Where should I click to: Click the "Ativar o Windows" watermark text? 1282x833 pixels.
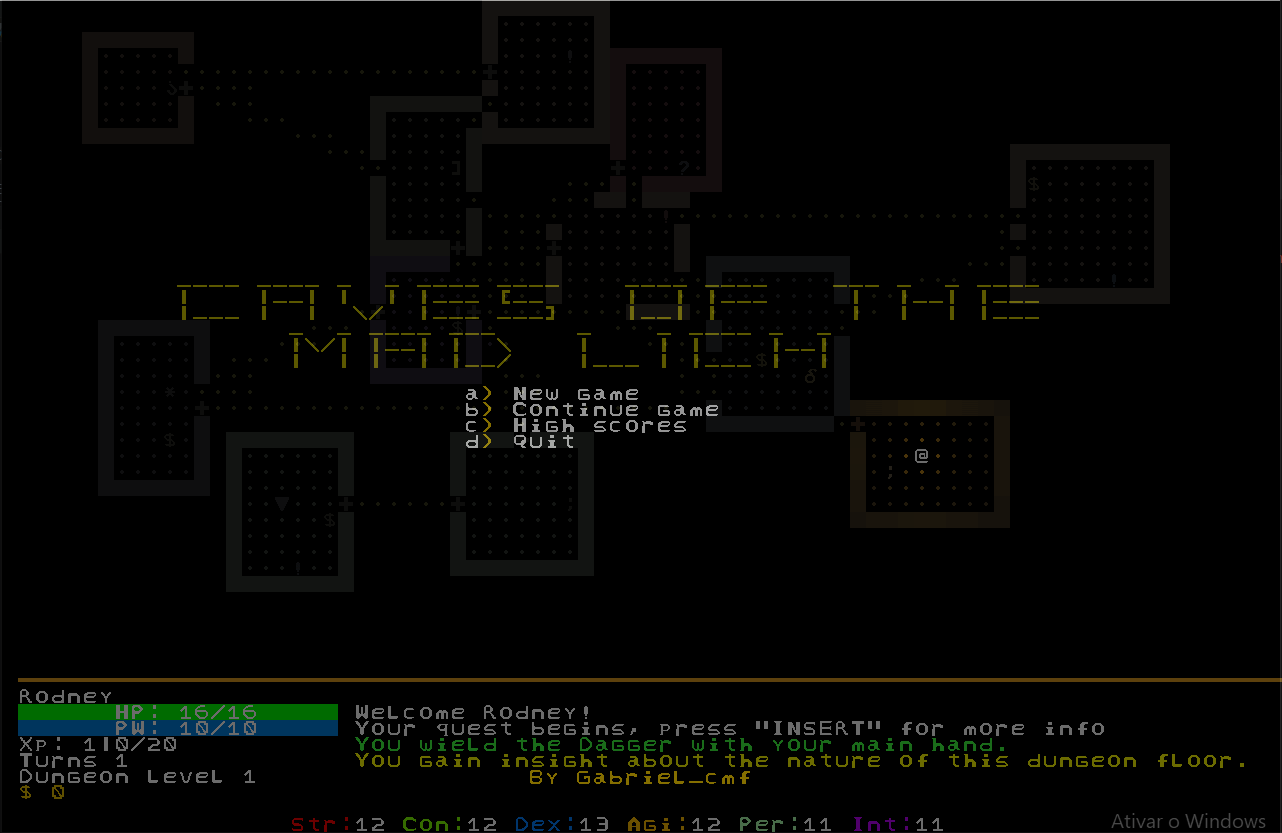[x=1190, y=820]
